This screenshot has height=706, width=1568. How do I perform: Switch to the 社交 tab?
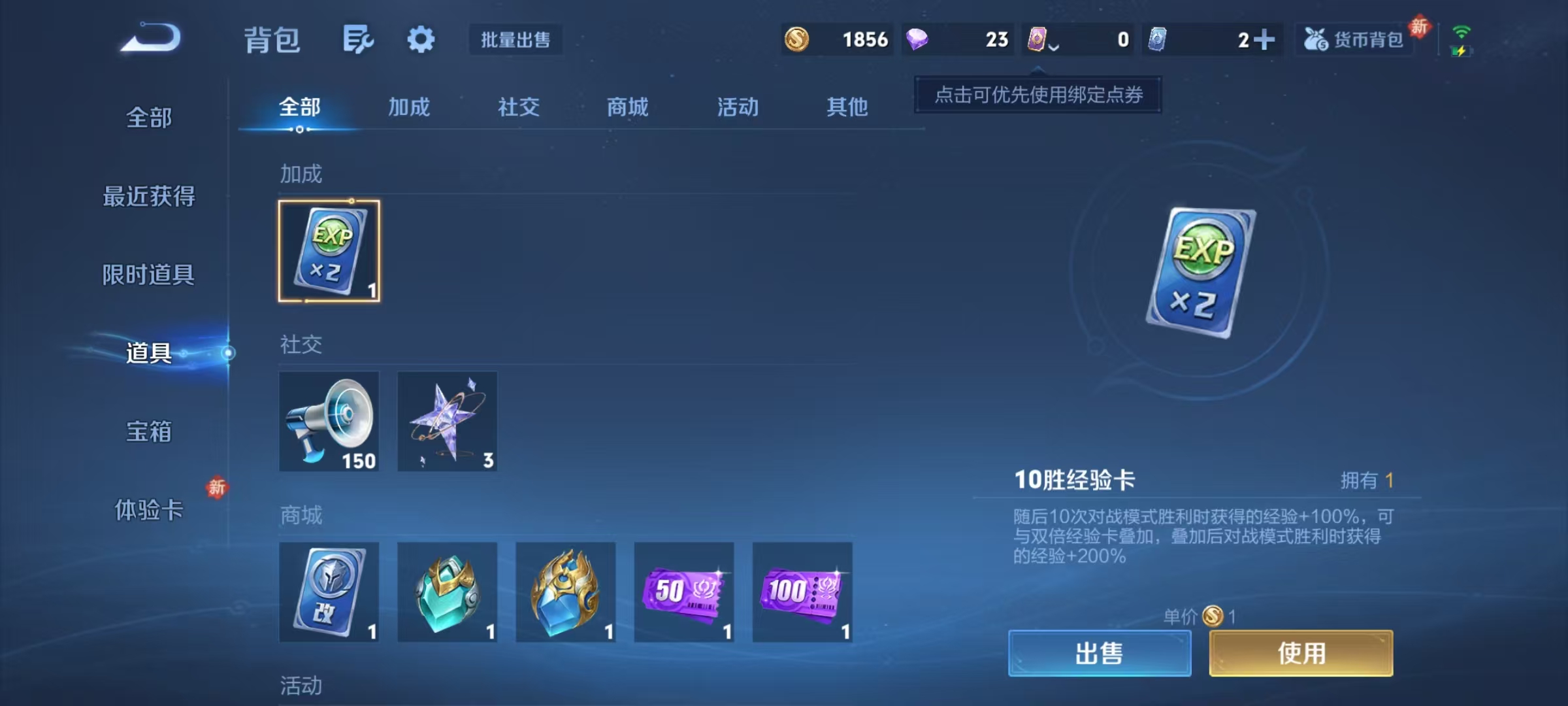click(x=519, y=108)
